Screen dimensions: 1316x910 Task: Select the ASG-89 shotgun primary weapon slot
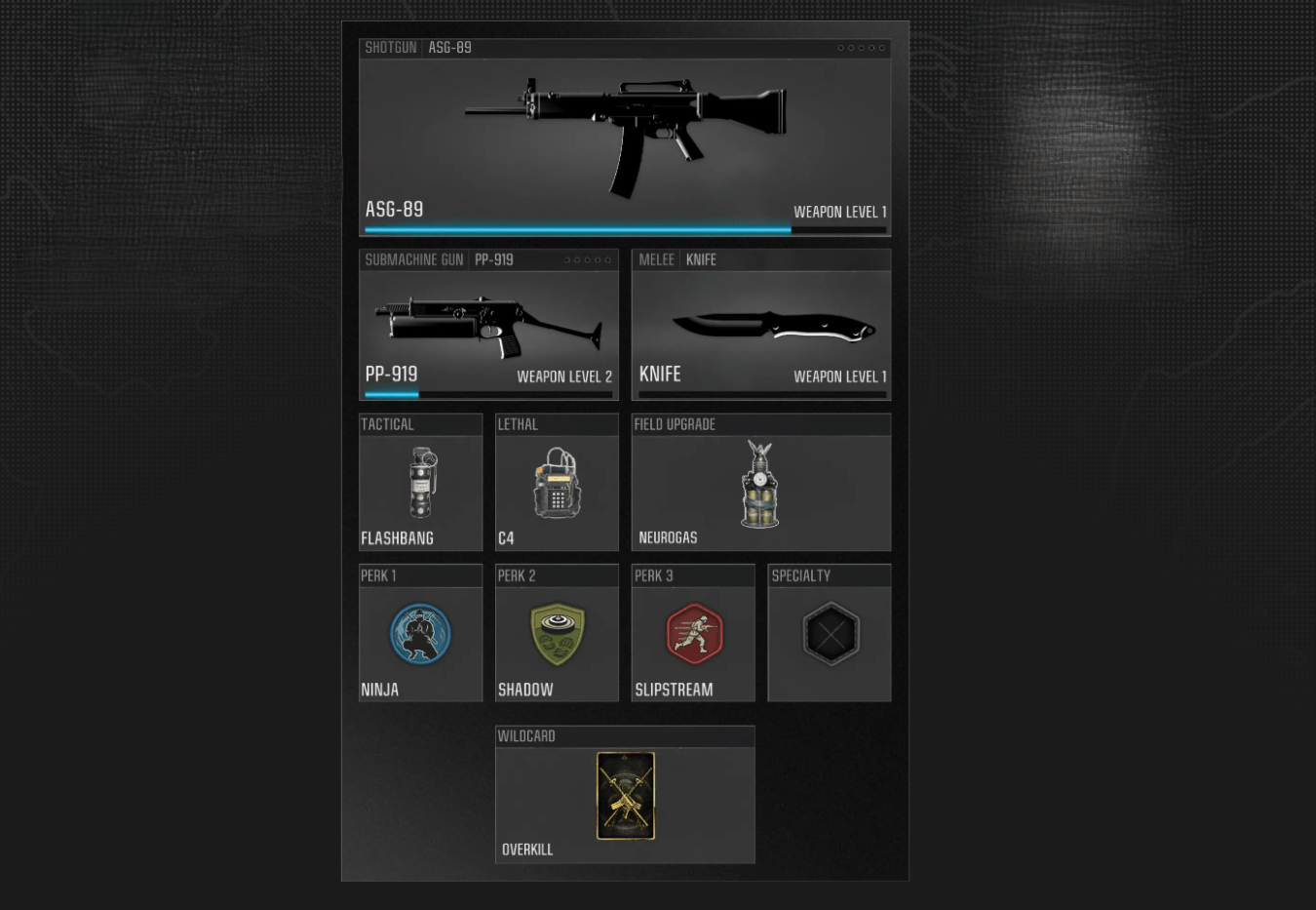tap(625, 137)
